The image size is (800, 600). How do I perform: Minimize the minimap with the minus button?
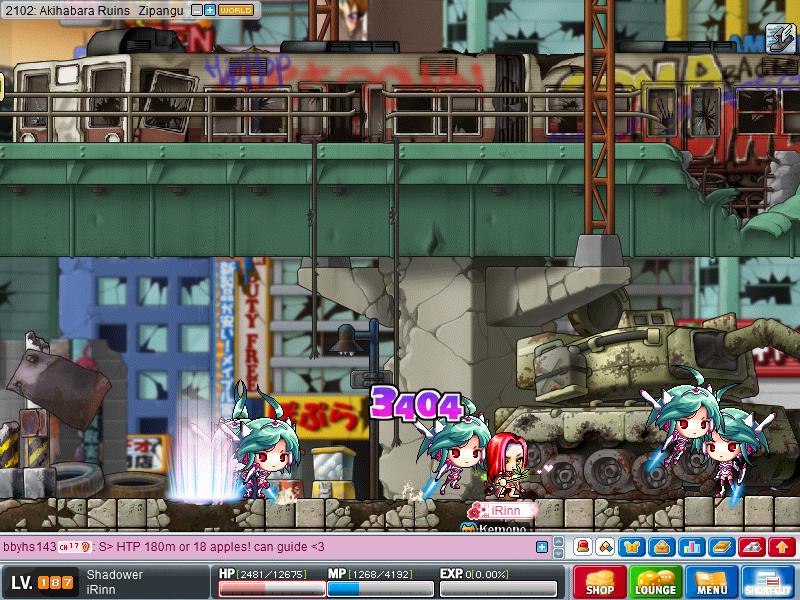point(197,10)
